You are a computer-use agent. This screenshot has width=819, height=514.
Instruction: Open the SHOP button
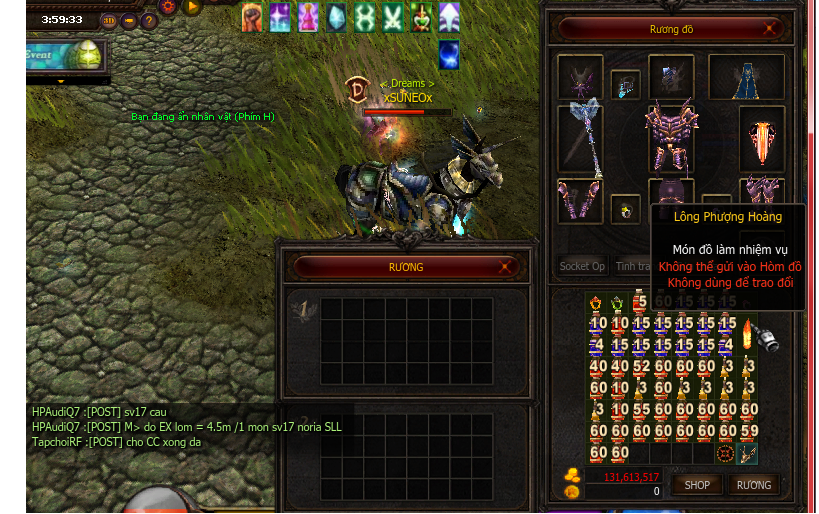[697, 485]
